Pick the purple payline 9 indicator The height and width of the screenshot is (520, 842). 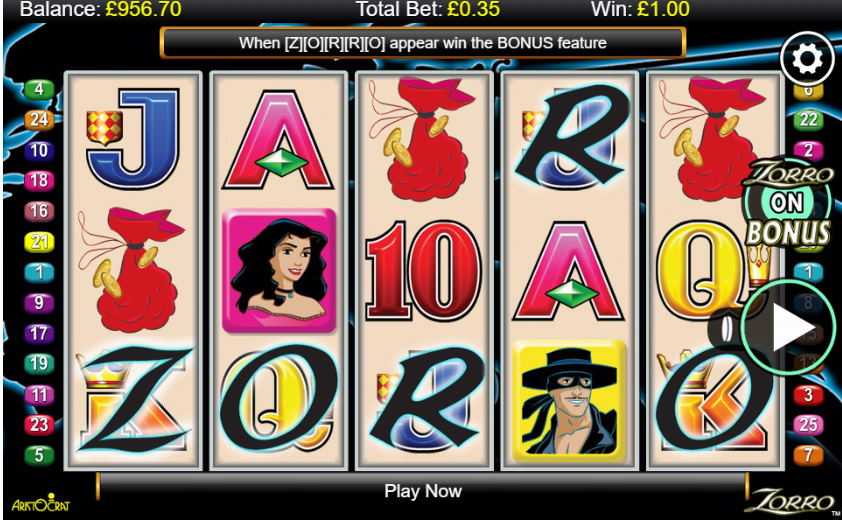click(x=39, y=302)
